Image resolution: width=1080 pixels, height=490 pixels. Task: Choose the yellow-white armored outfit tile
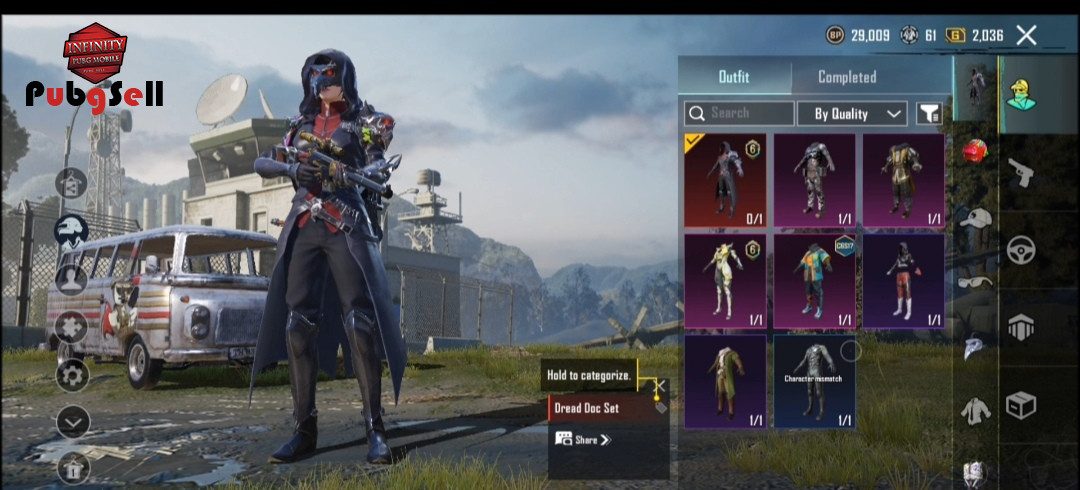tap(725, 281)
